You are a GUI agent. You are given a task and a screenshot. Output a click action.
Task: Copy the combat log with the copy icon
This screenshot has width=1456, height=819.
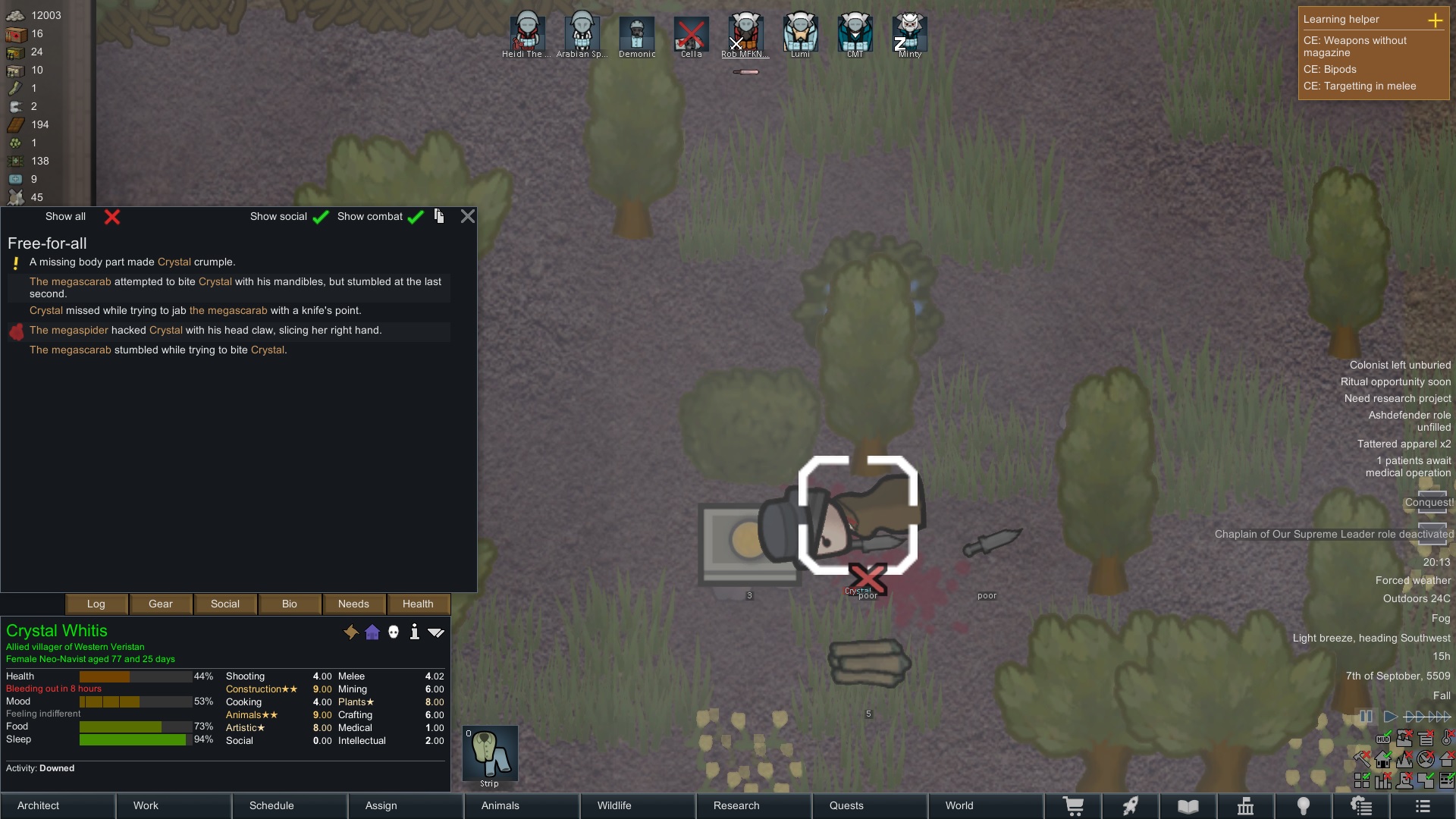(x=439, y=216)
